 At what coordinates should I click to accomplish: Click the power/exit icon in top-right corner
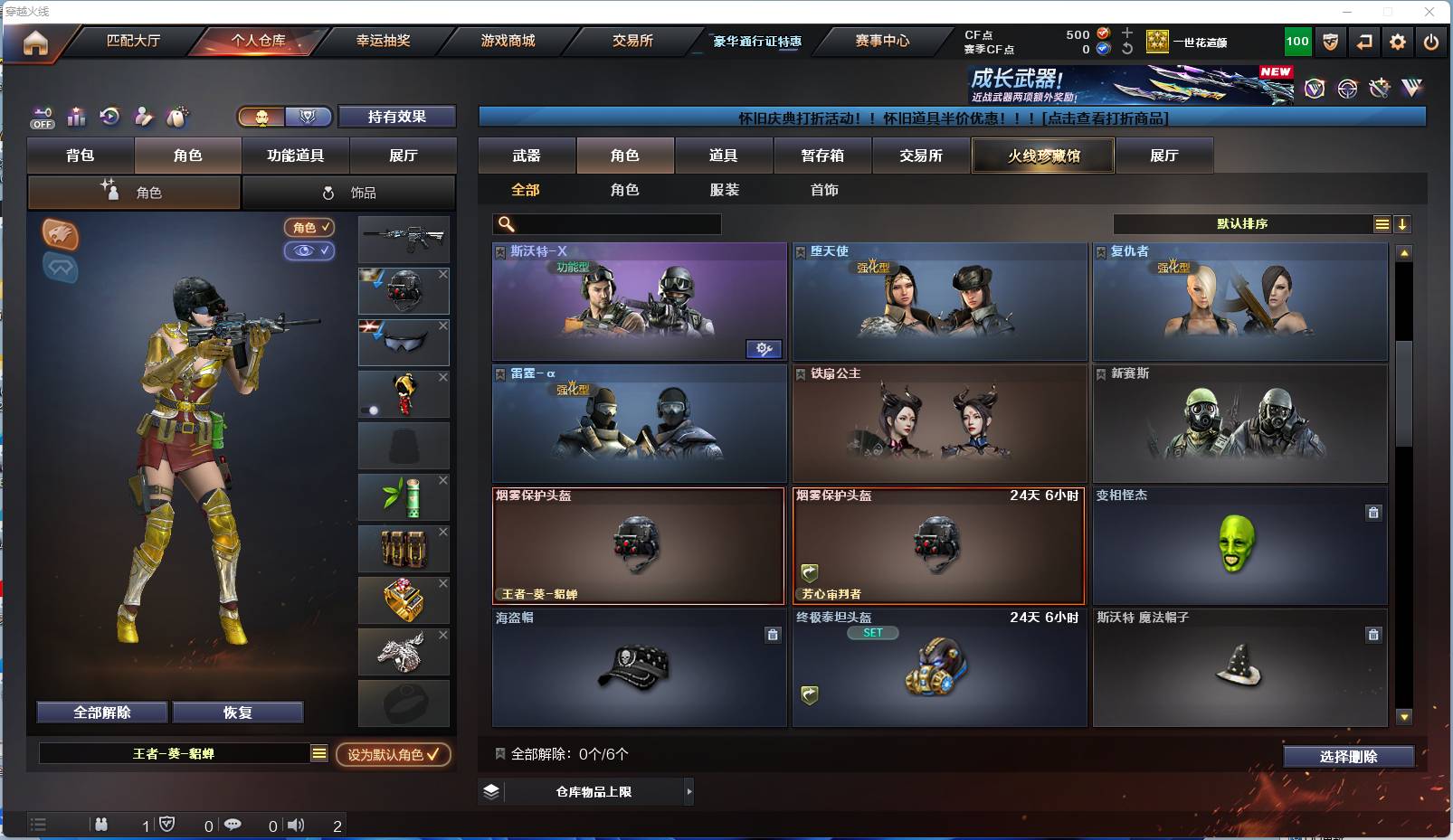click(1431, 41)
